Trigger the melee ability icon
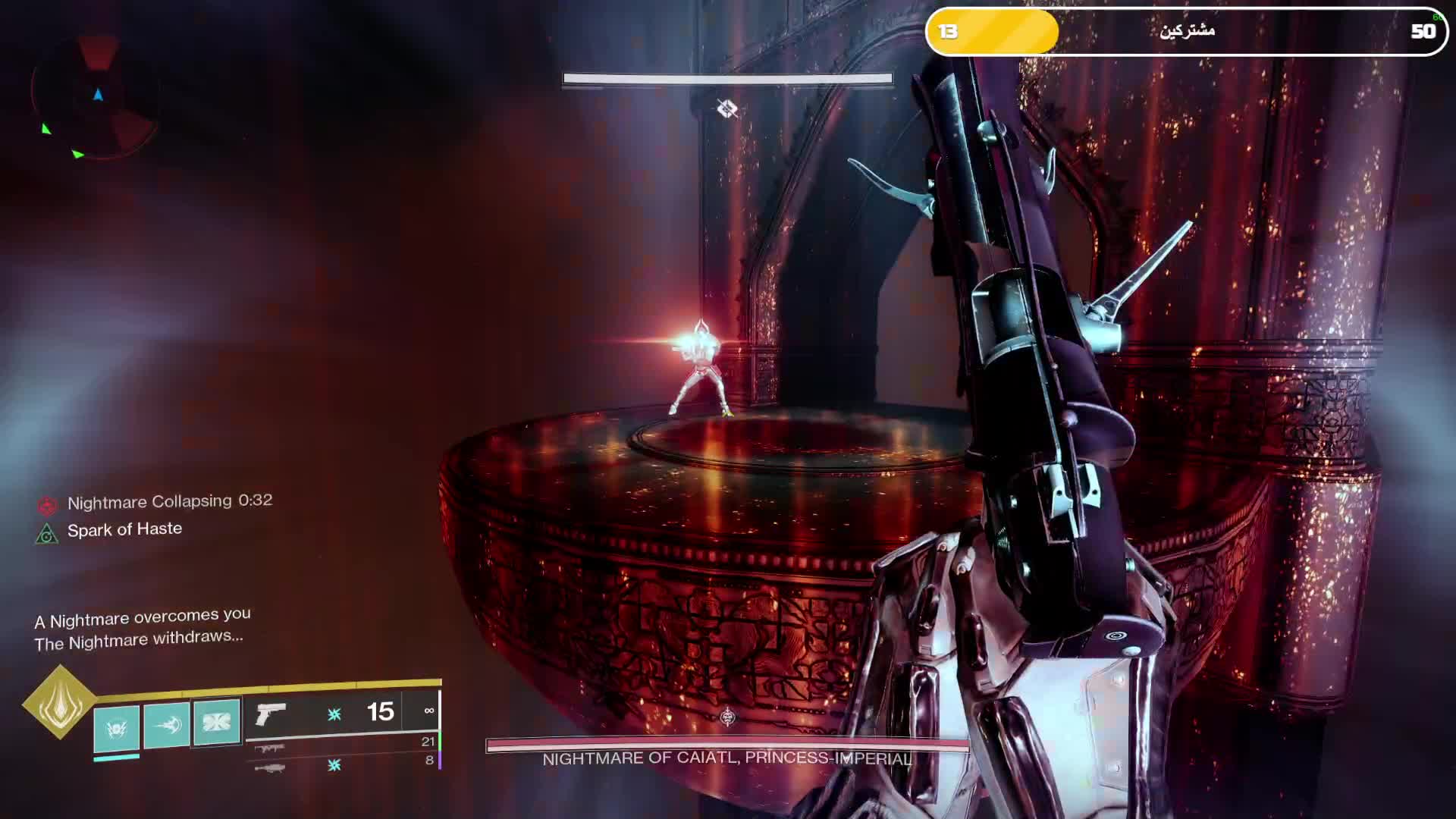Screen dimensions: 1456x819 (x=166, y=725)
